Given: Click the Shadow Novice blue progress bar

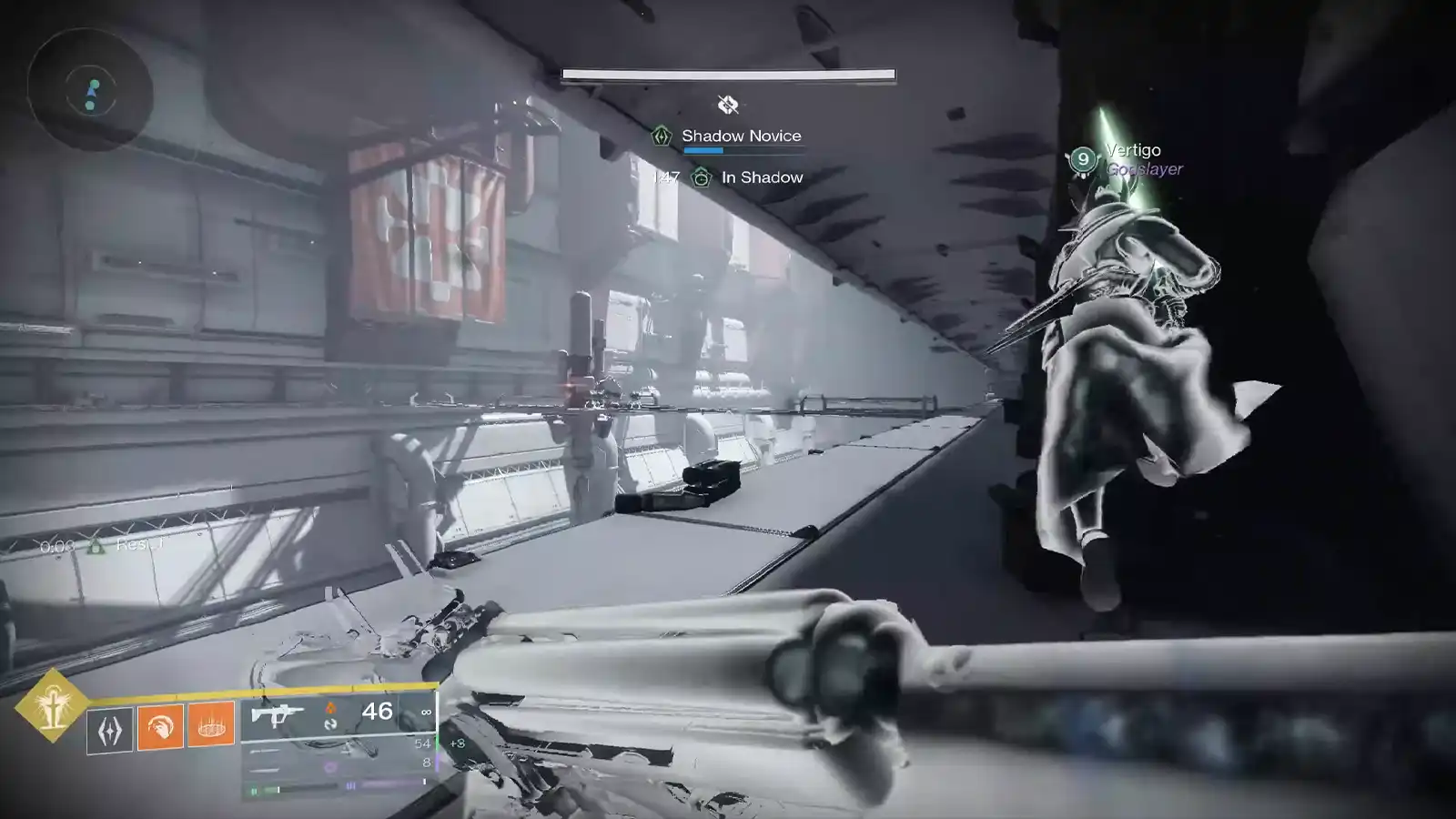Looking at the screenshot, I should coord(703,151).
